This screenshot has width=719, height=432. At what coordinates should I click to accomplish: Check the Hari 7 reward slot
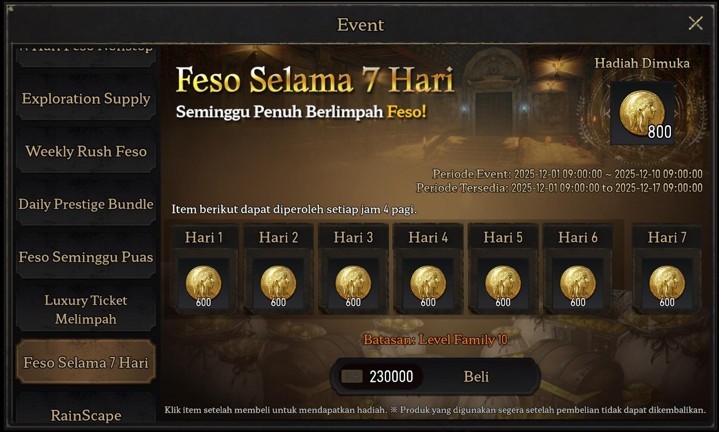click(x=667, y=283)
